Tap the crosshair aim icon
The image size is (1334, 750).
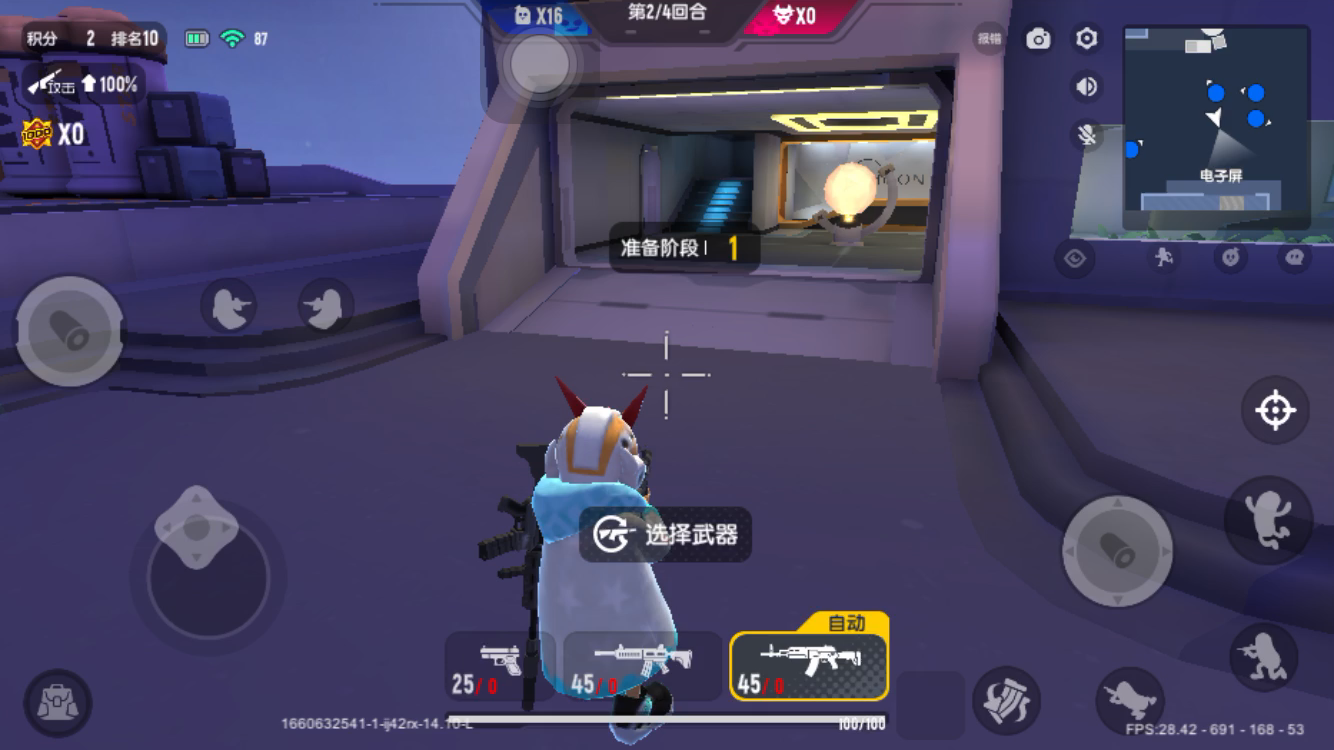(x=1274, y=409)
